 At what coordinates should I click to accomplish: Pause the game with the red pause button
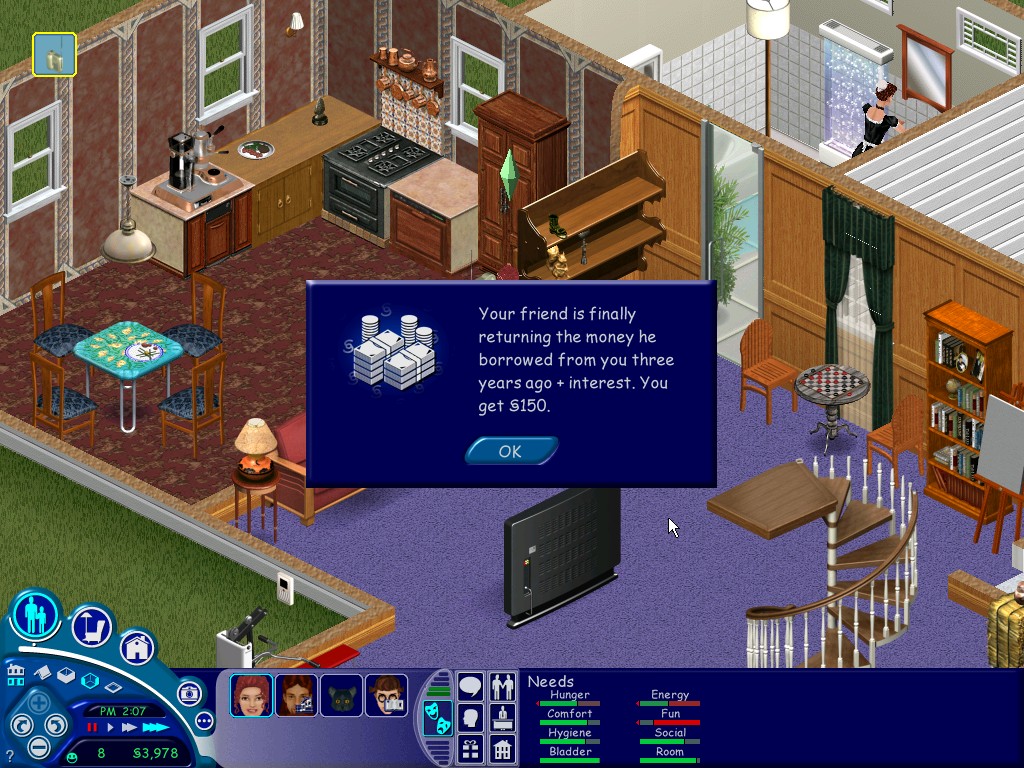pyautogui.click(x=93, y=727)
